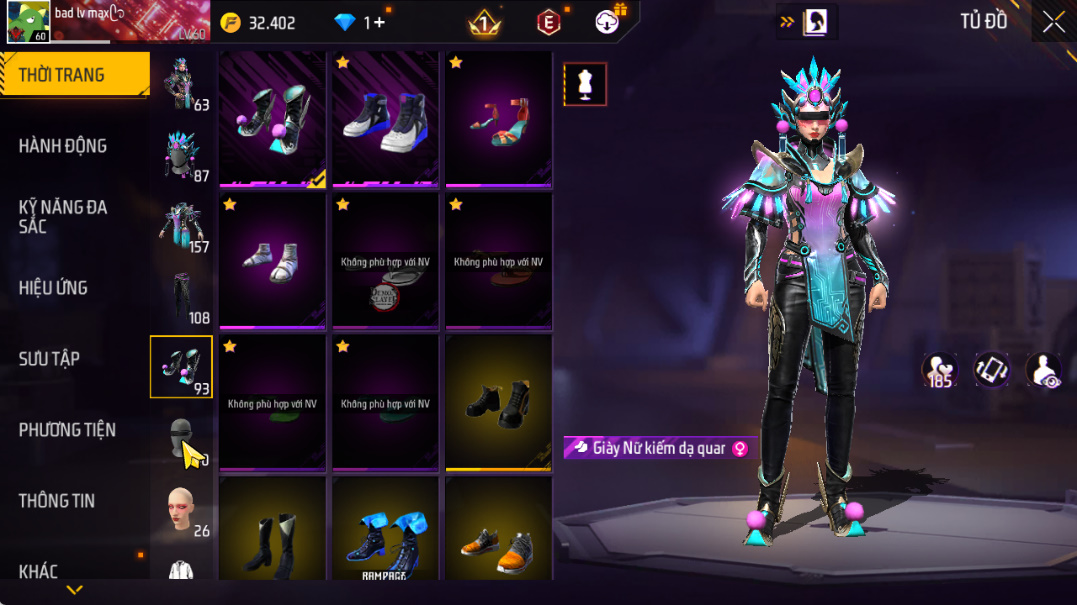Close the wardrobe screen with the X
This screenshot has height=605, width=1077.
[x=1053, y=22]
